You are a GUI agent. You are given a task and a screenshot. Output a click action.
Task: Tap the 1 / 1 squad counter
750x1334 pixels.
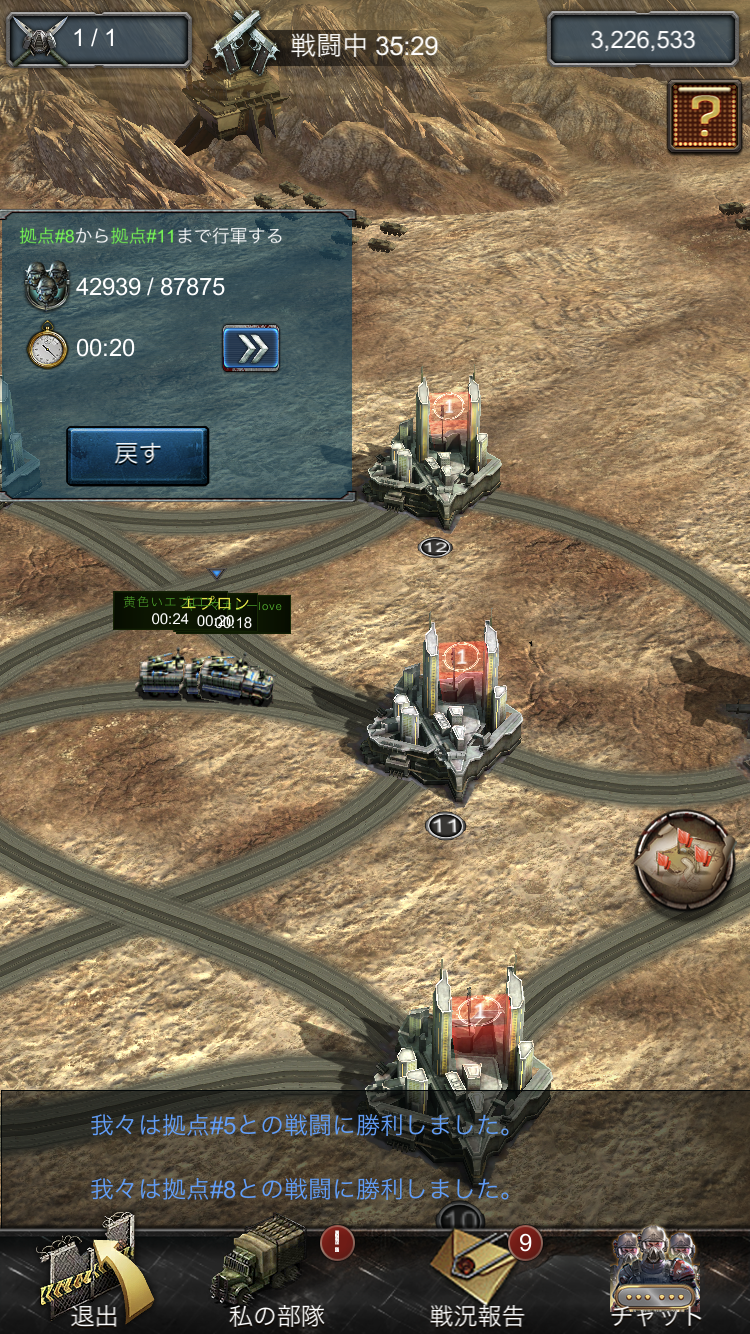pyautogui.click(x=98, y=40)
